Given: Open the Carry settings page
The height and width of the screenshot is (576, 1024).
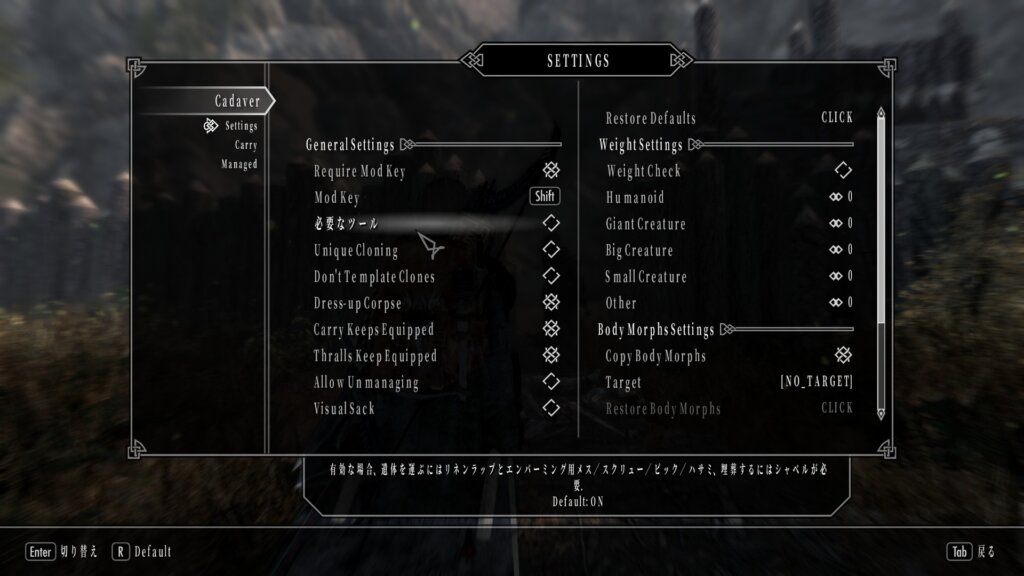Looking at the screenshot, I should 245,145.
